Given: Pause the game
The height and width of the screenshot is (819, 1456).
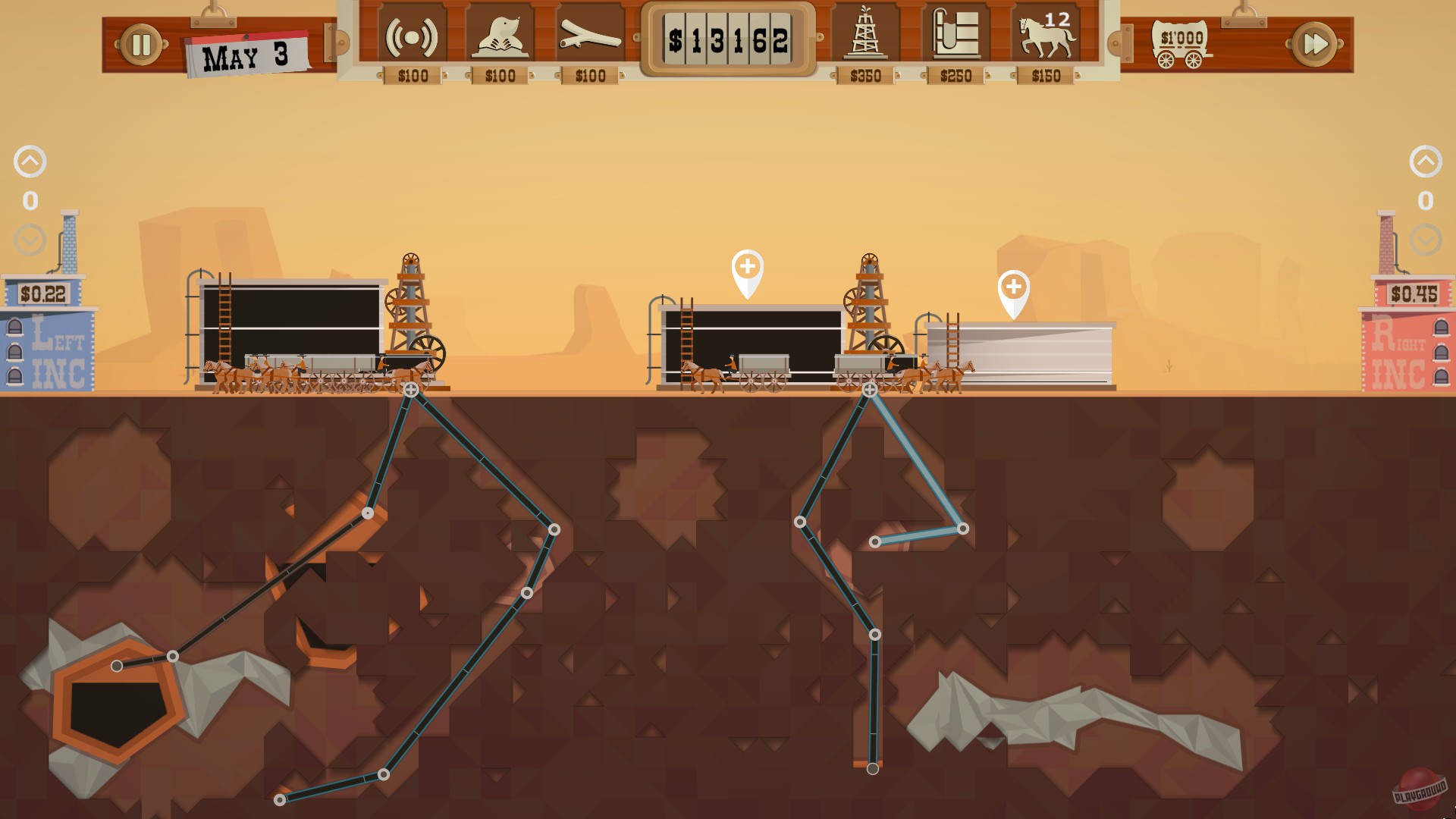Looking at the screenshot, I should click(140, 43).
